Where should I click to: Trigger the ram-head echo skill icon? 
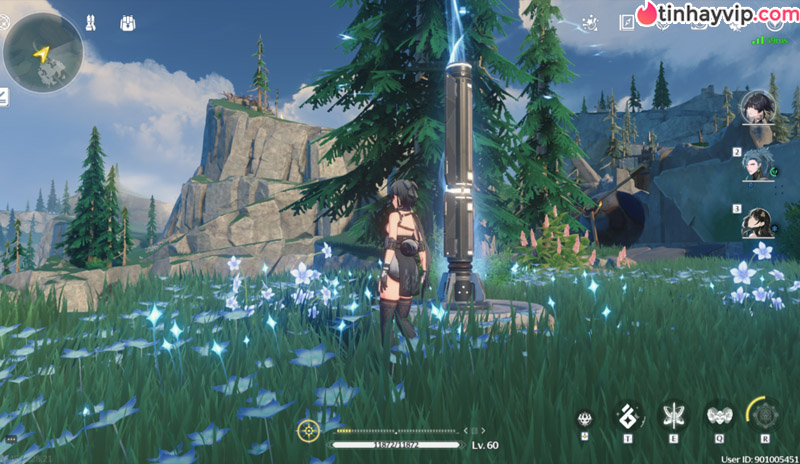click(x=717, y=416)
